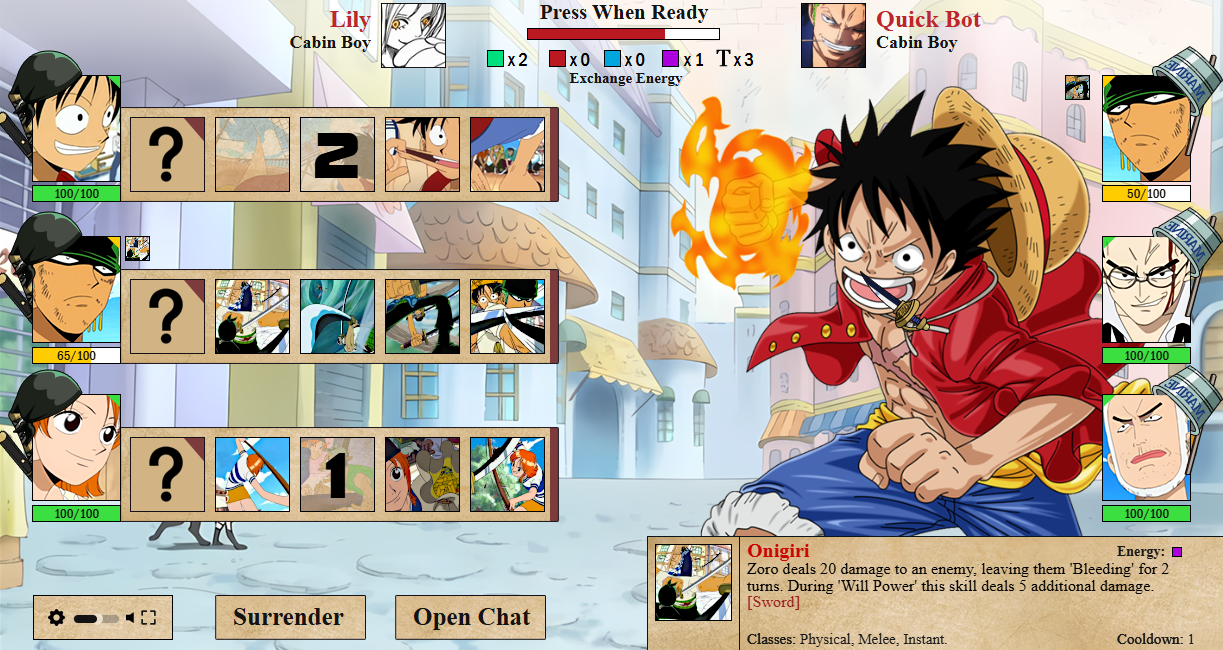Mute sound with the speaker icon
The width and height of the screenshot is (1223, 650).
pyautogui.click(x=130, y=618)
